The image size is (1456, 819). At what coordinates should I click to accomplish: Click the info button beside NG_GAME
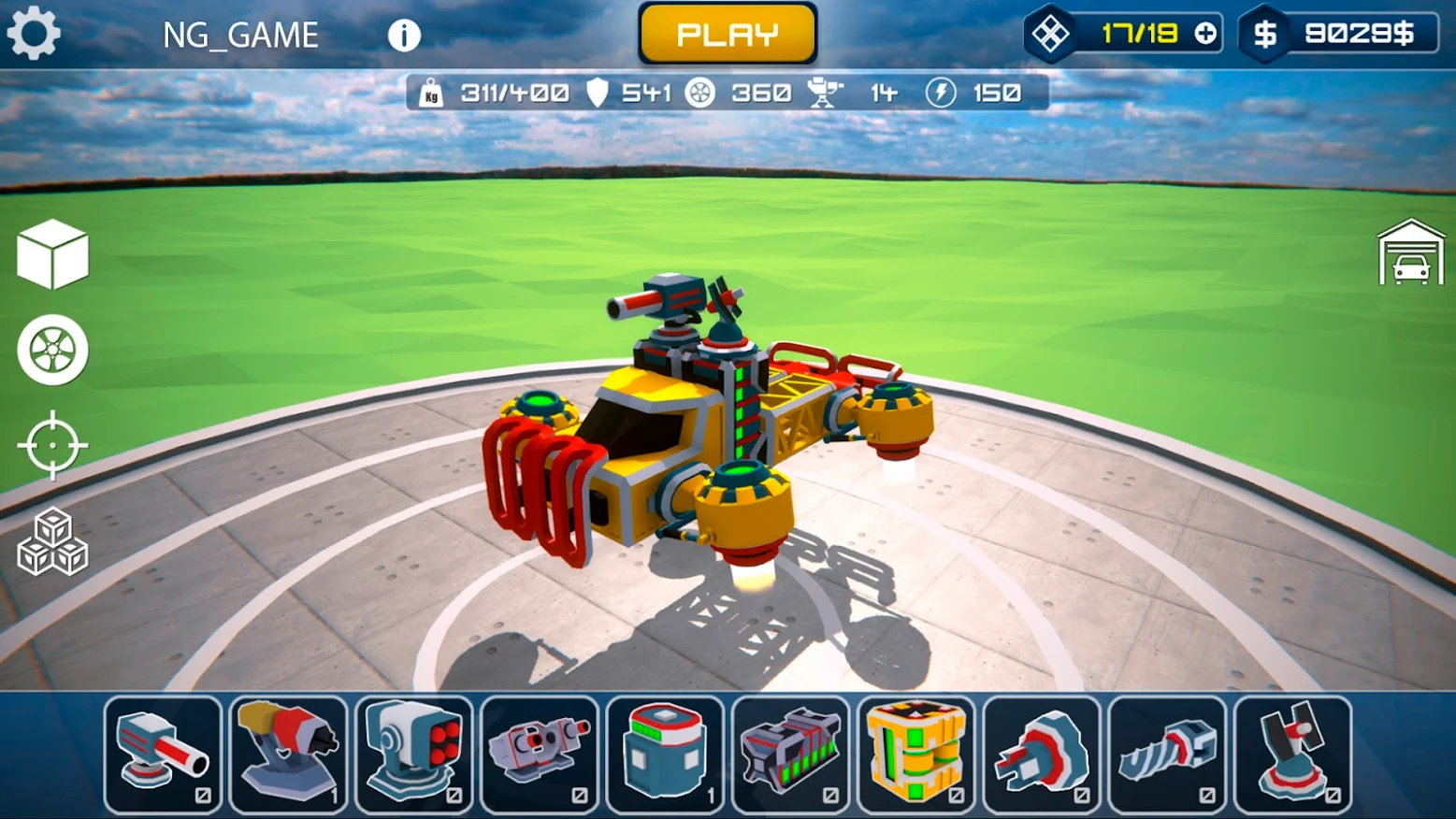(x=404, y=36)
